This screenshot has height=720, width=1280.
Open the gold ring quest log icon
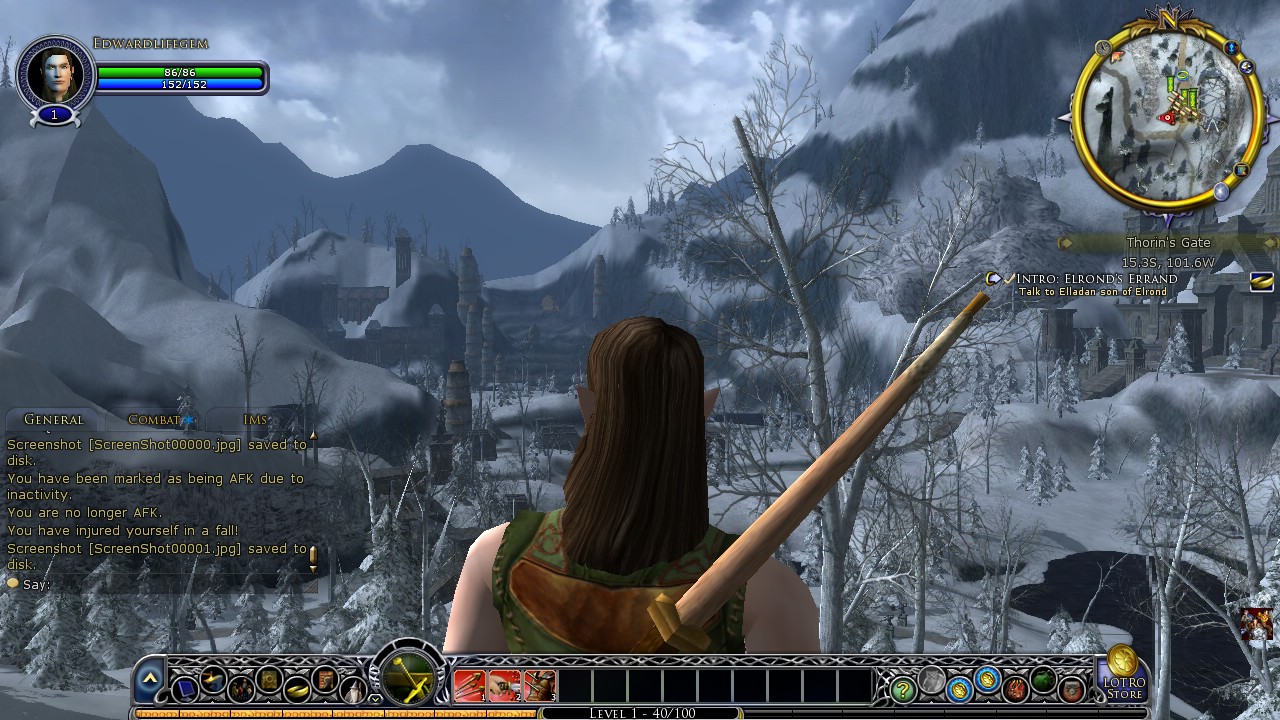pos(297,689)
